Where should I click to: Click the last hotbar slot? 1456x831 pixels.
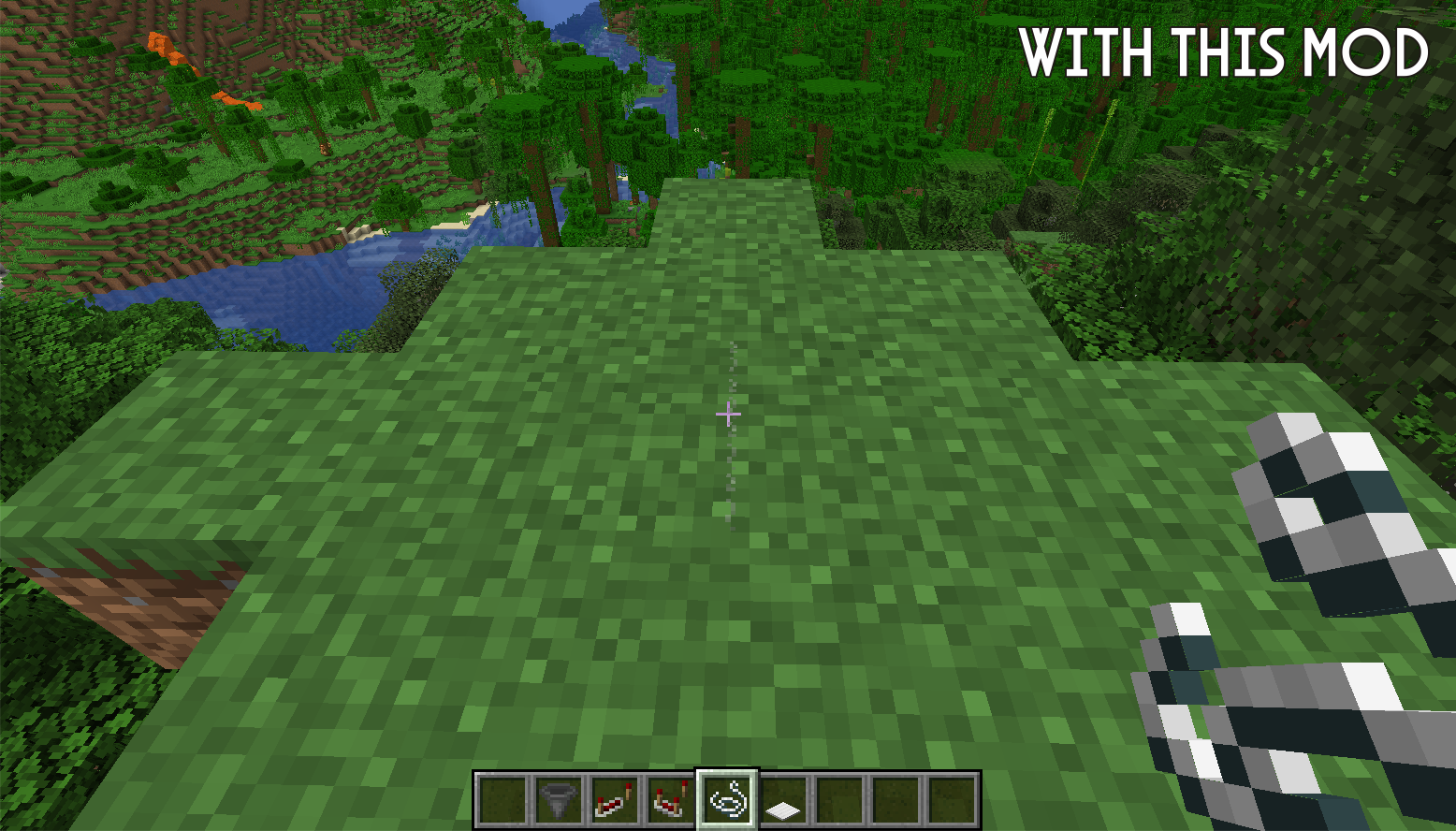[951, 800]
